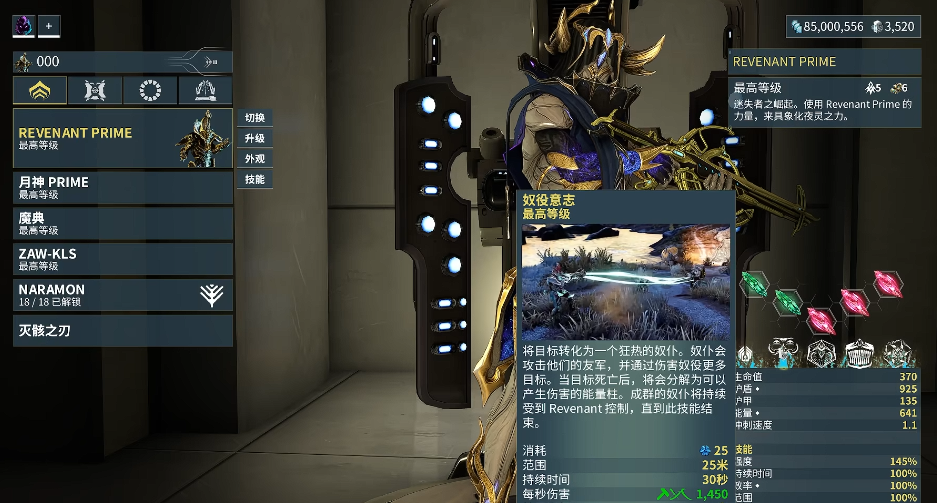Screen dimensions: 937x503
Task: Click the plus button beside the avatar
Action: (49, 25)
